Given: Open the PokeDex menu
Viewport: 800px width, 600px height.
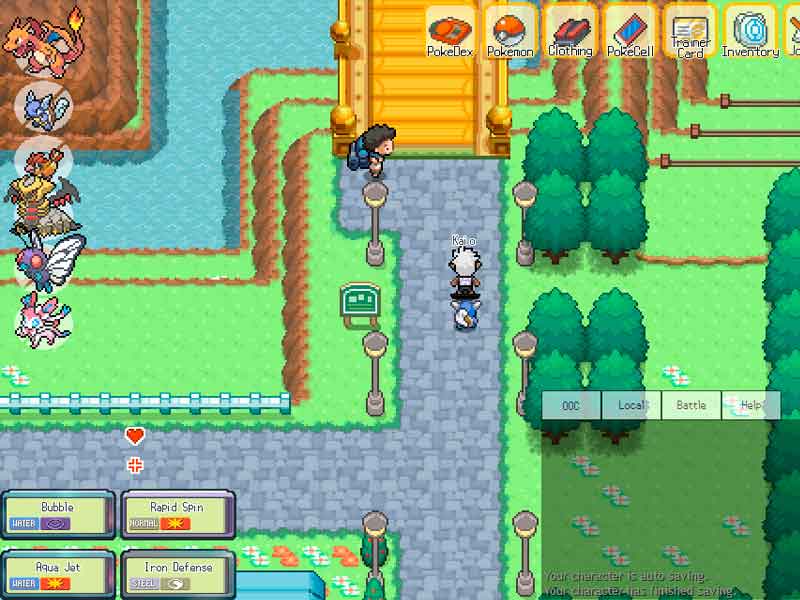Looking at the screenshot, I should pos(450,31).
